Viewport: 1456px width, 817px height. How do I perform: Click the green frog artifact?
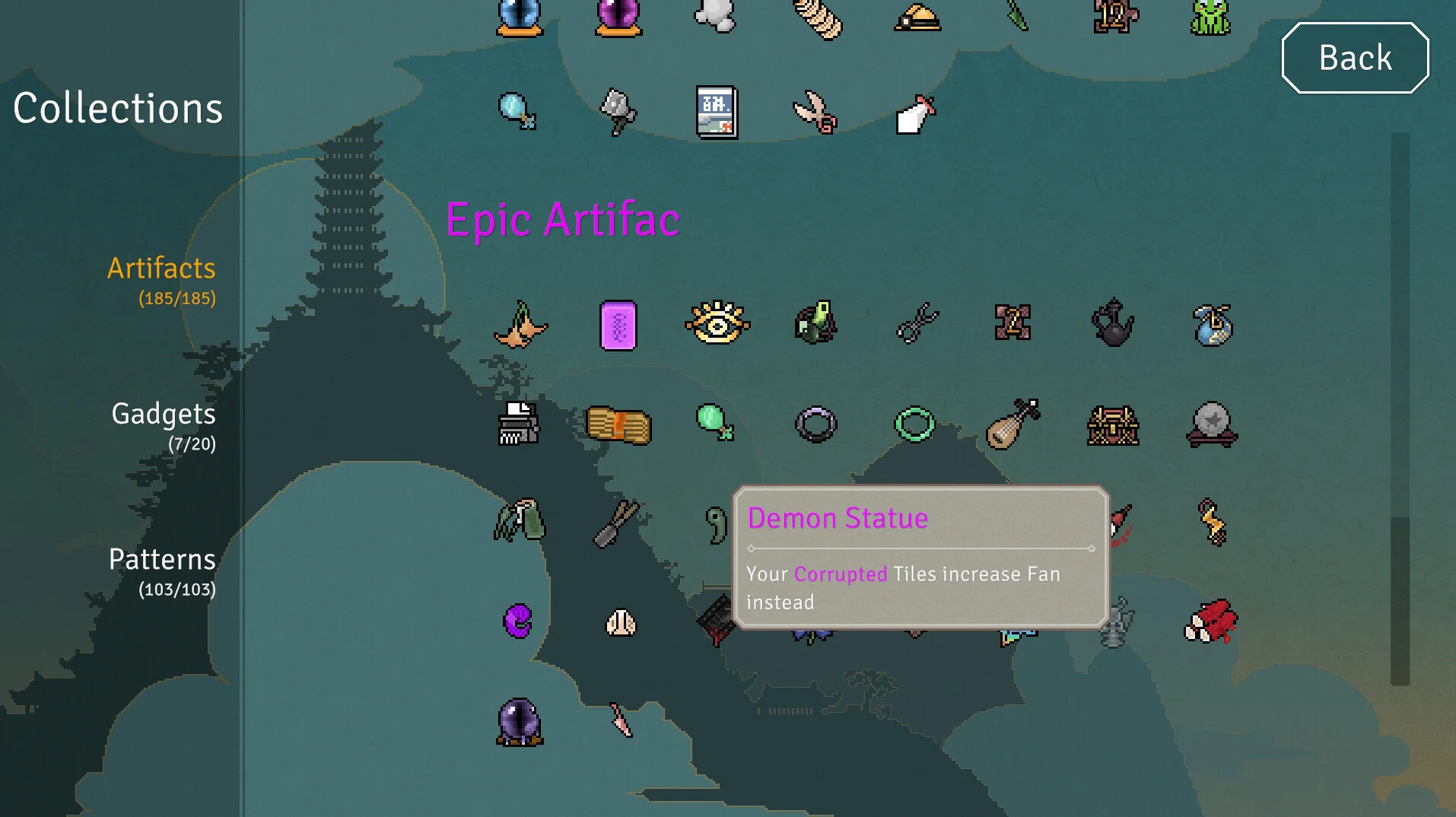(1211, 18)
